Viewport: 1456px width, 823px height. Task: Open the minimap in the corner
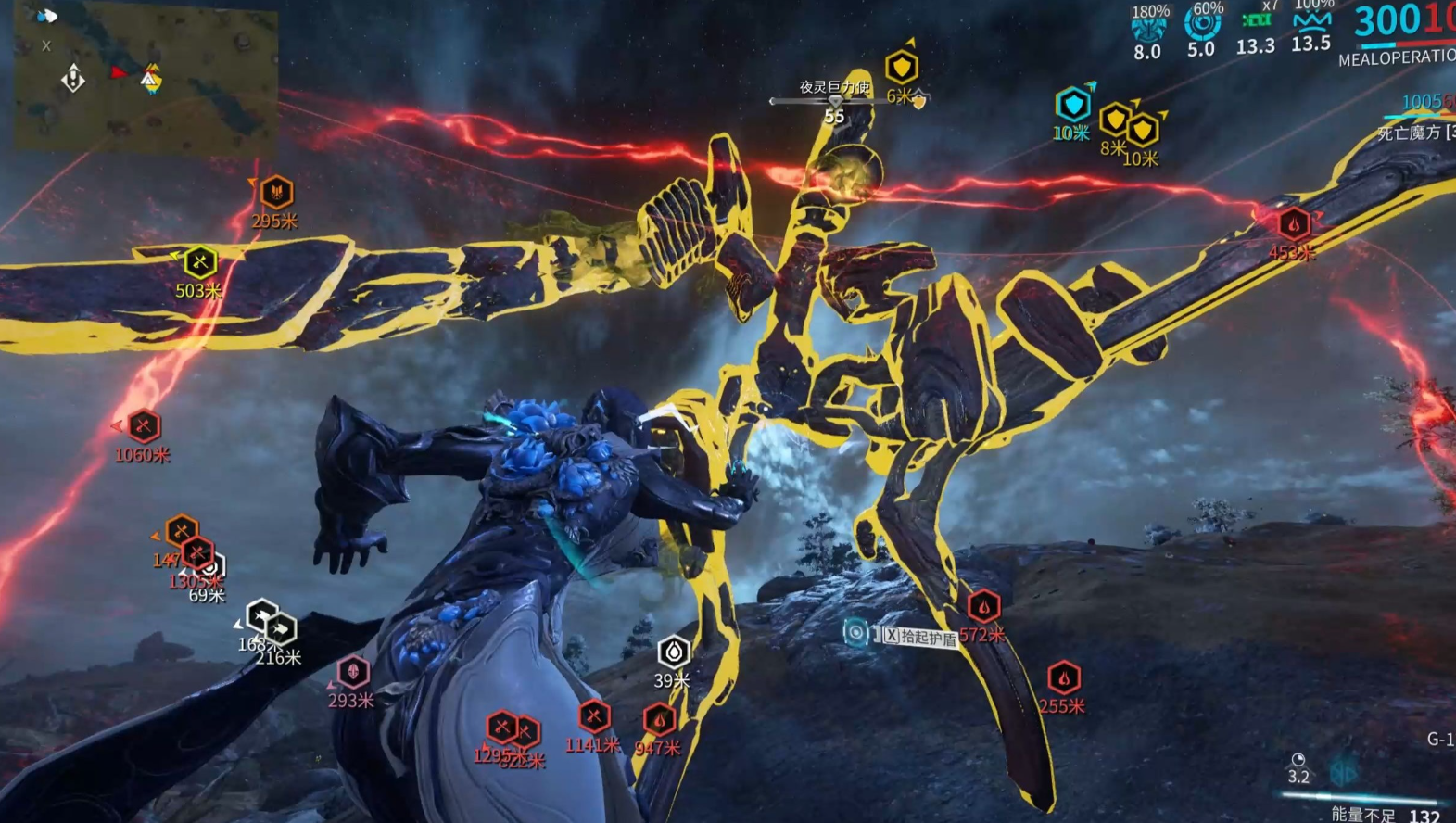coord(146,78)
